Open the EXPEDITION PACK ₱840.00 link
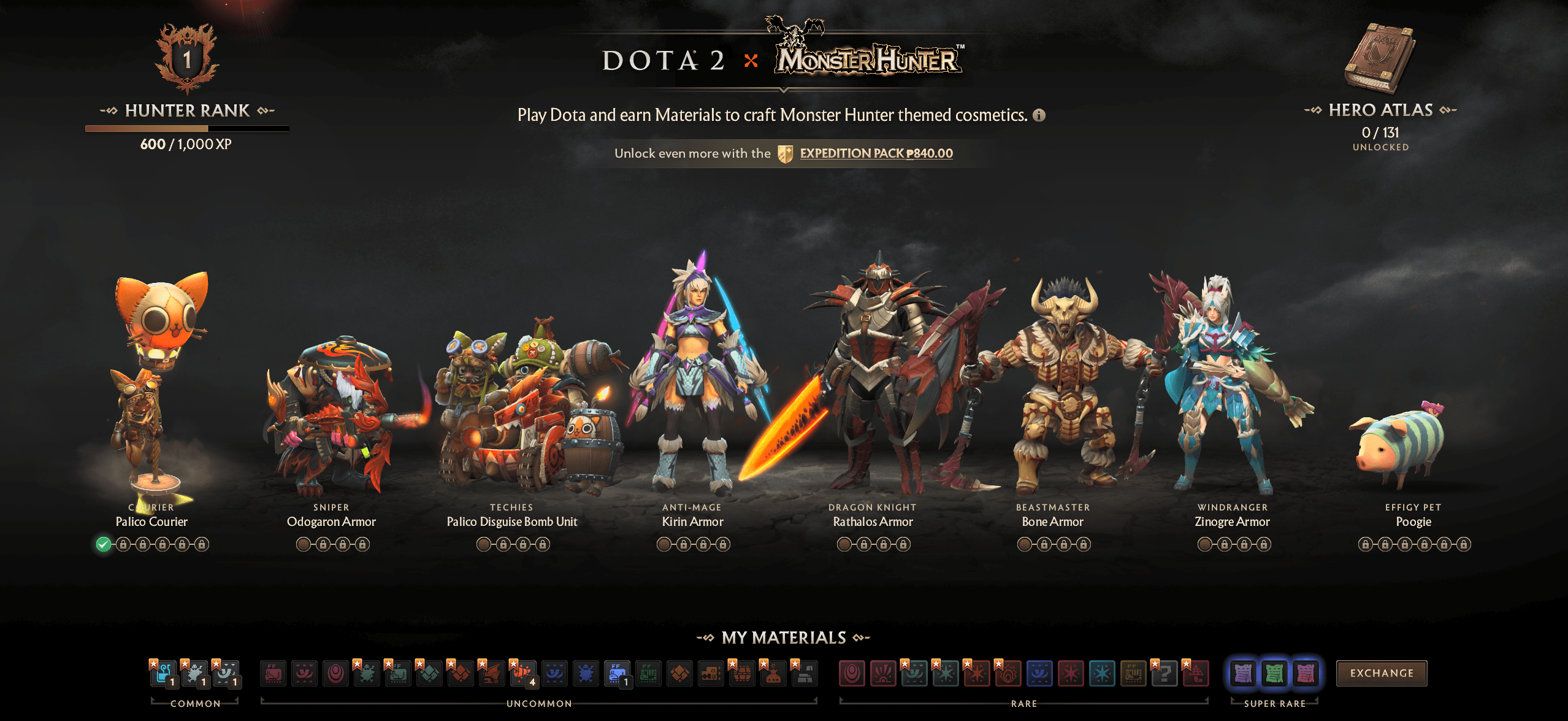This screenshot has width=1568, height=721. pyautogui.click(x=873, y=153)
